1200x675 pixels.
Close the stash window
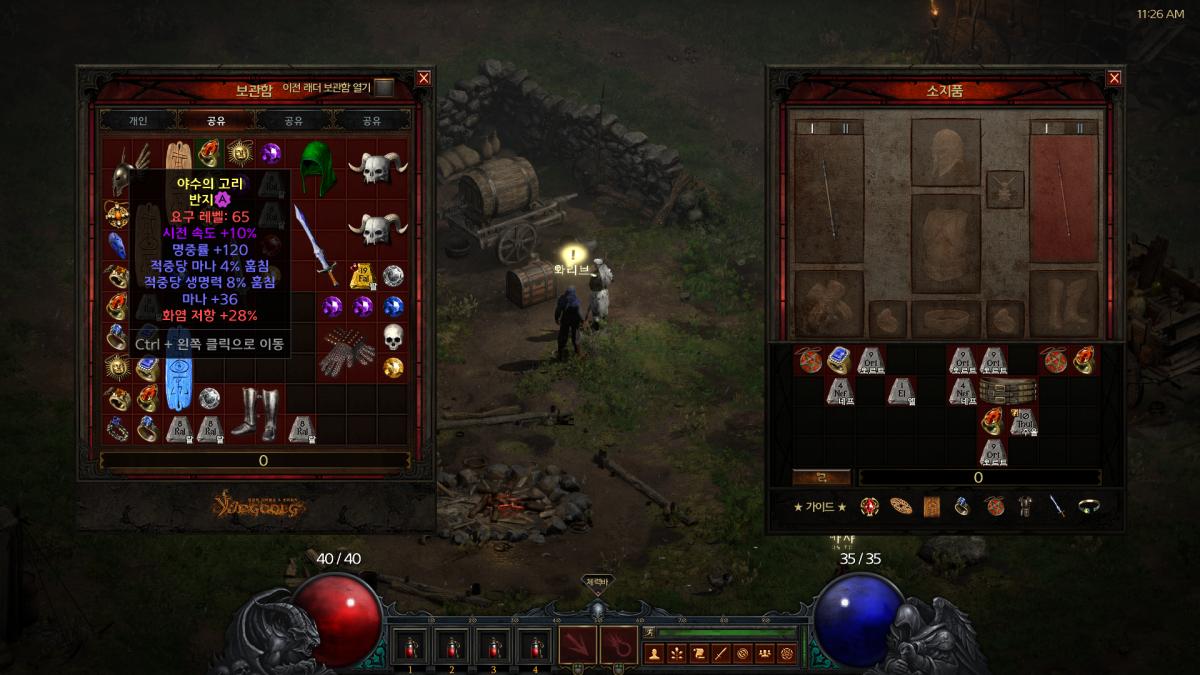[424, 78]
